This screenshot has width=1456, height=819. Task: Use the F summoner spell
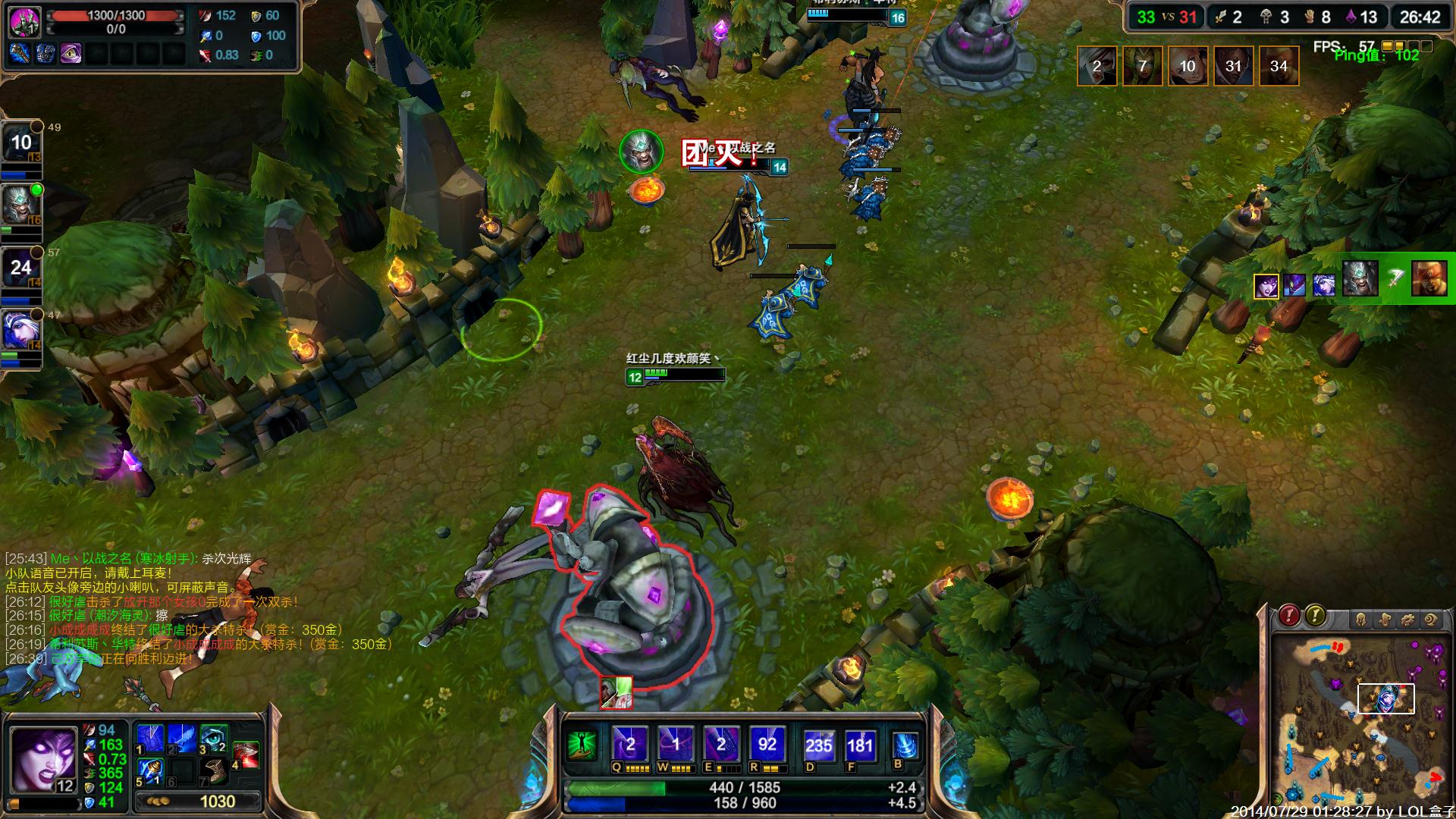pos(860,745)
